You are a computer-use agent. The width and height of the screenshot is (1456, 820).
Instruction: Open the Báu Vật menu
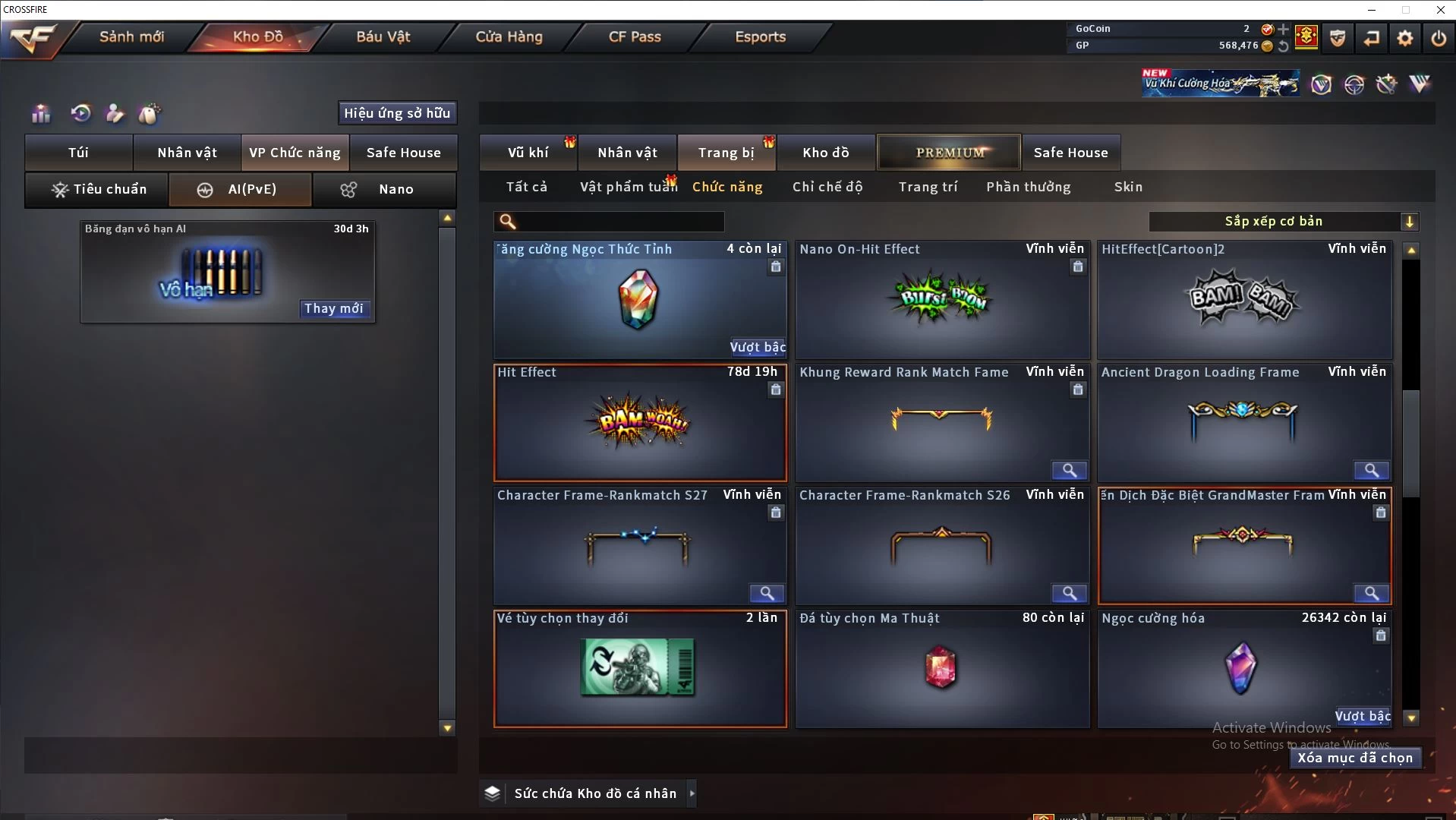[x=383, y=36]
